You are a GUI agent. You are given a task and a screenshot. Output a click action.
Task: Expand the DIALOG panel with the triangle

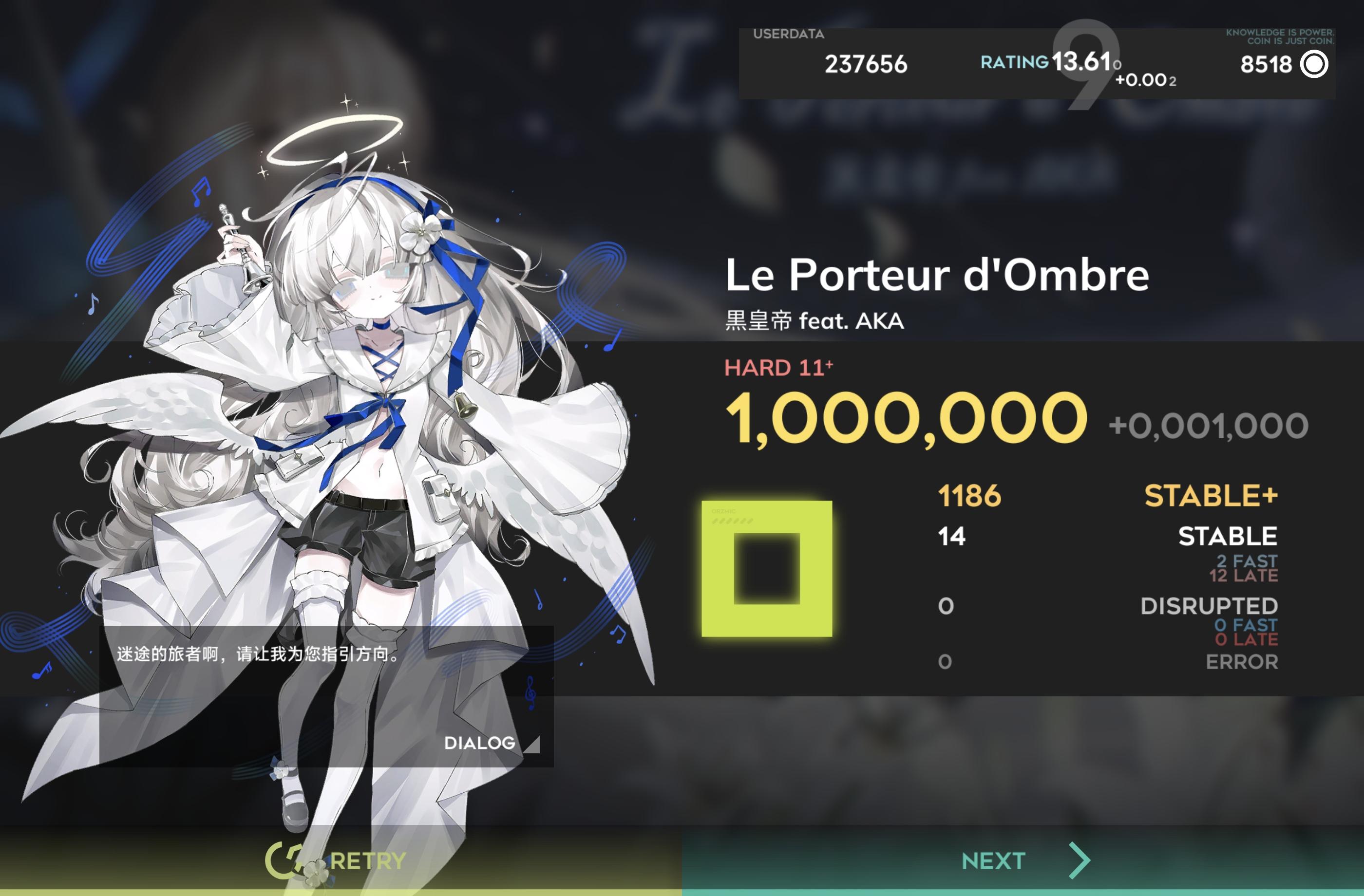533,745
